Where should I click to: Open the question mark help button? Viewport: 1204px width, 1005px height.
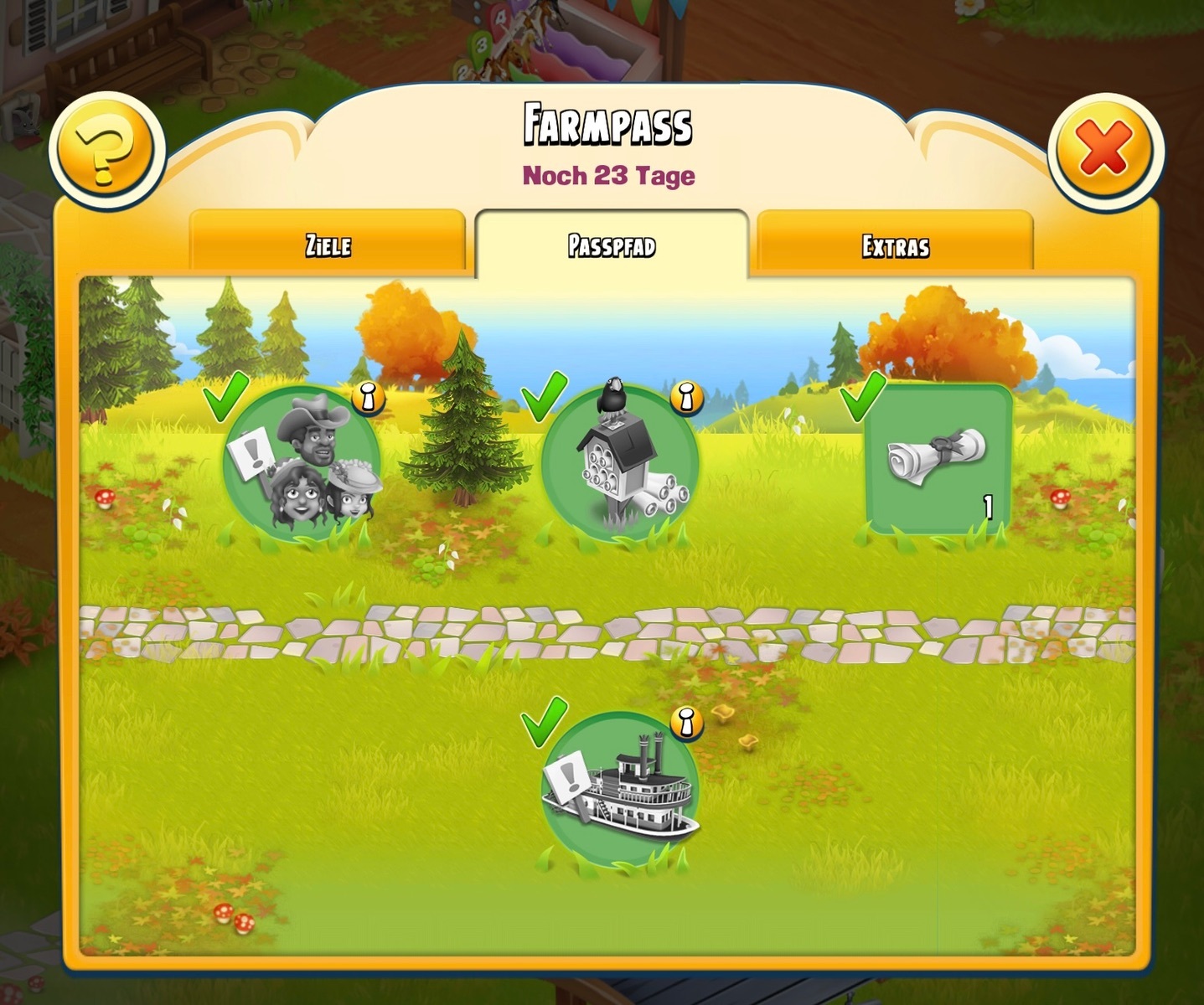[106, 151]
